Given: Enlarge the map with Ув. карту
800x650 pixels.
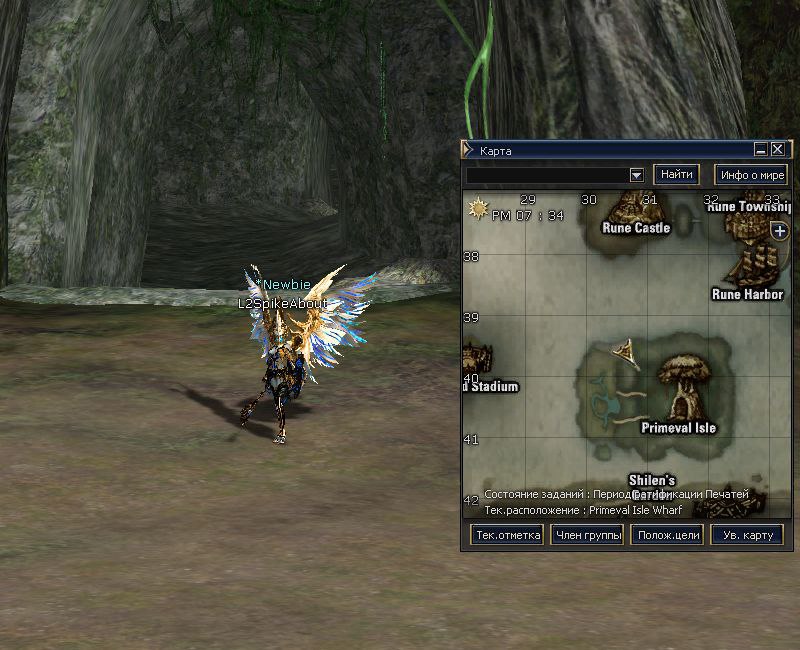Looking at the screenshot, I should 747,535.
